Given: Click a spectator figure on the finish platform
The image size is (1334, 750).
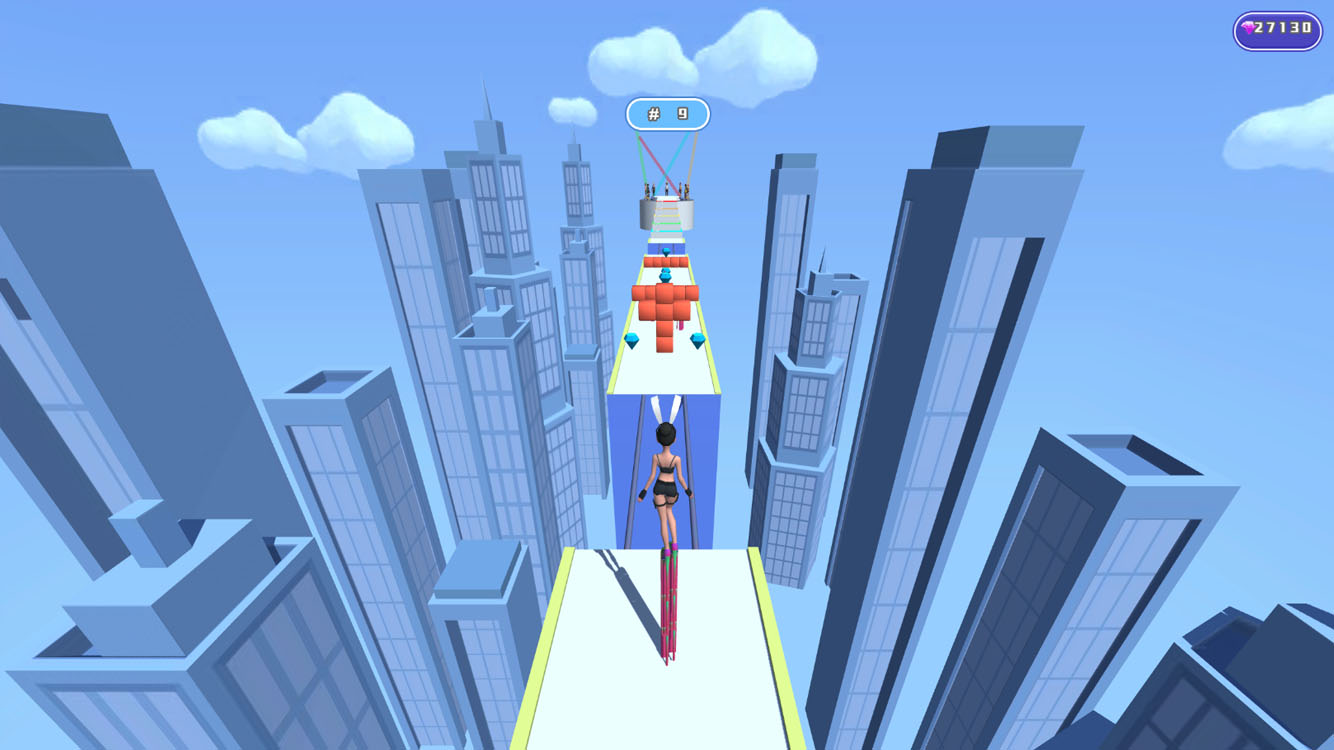Looking at the screenshot, I should [x=666, y=188].
